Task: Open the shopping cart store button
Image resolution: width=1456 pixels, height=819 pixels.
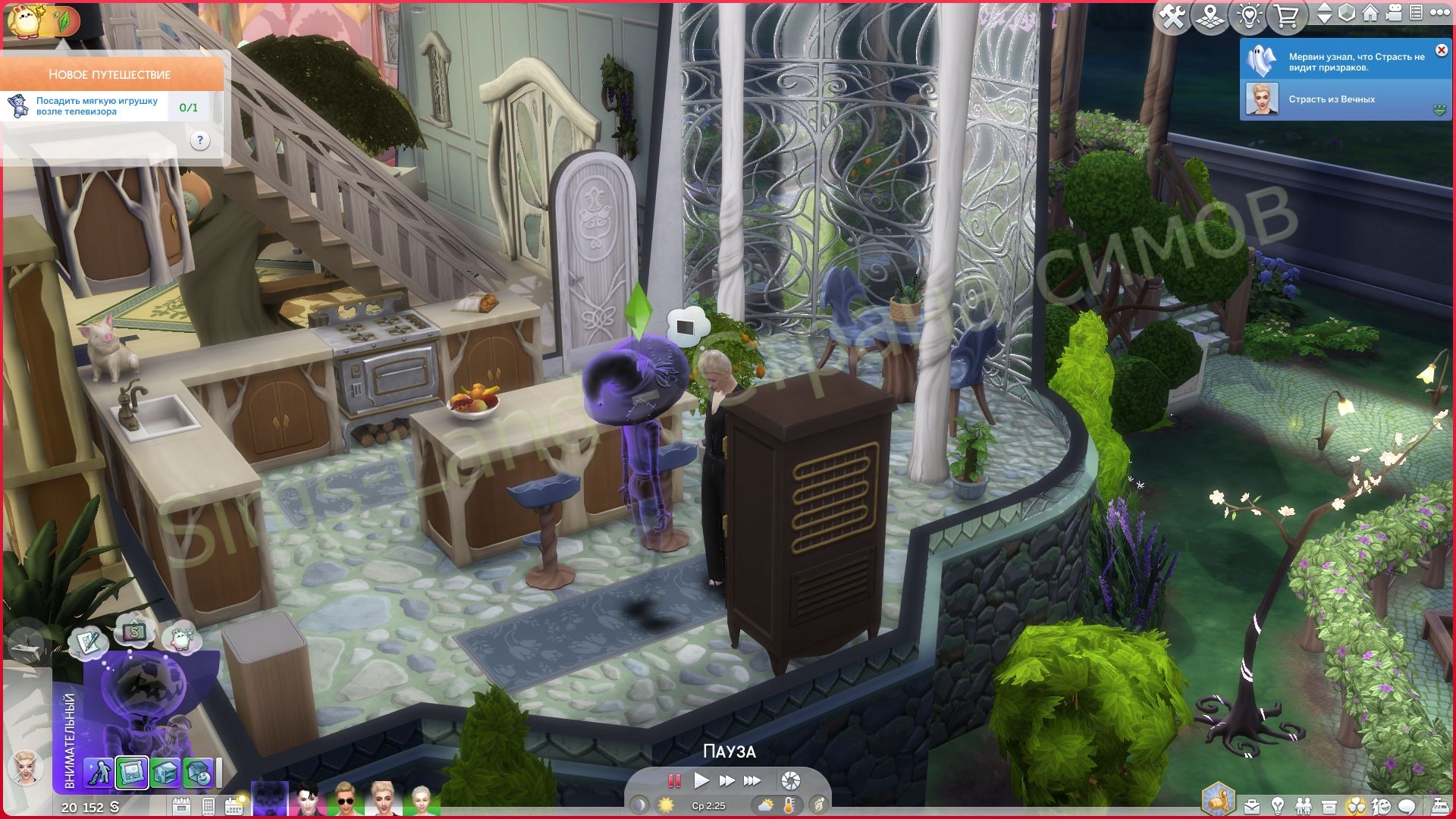Action: [x=1286, y=16]
